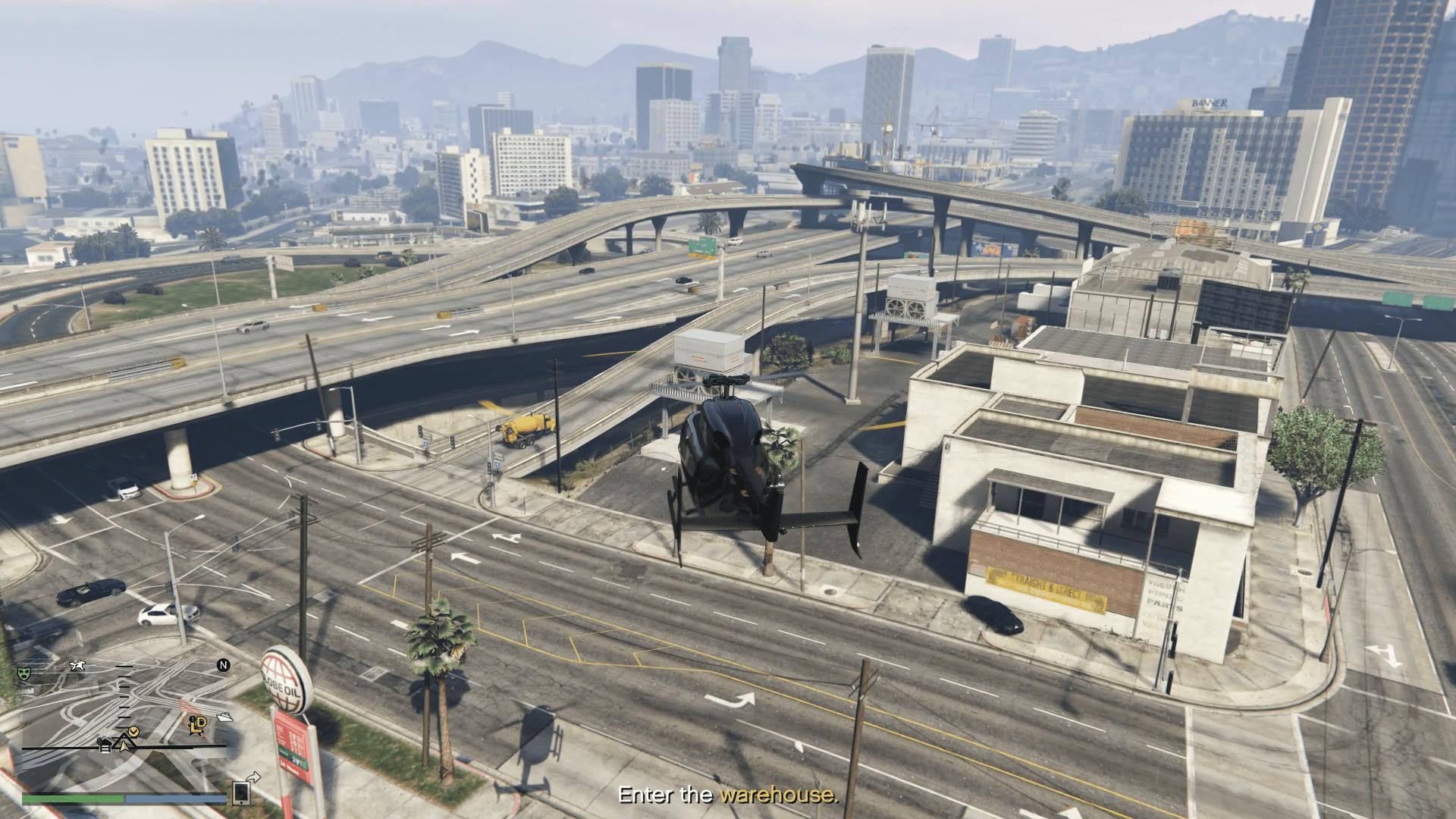Image resolution: width=1456 pixels, height=819 pixels.
Task: Click the north compass marker on the minimap
Action: pos(224,666)
